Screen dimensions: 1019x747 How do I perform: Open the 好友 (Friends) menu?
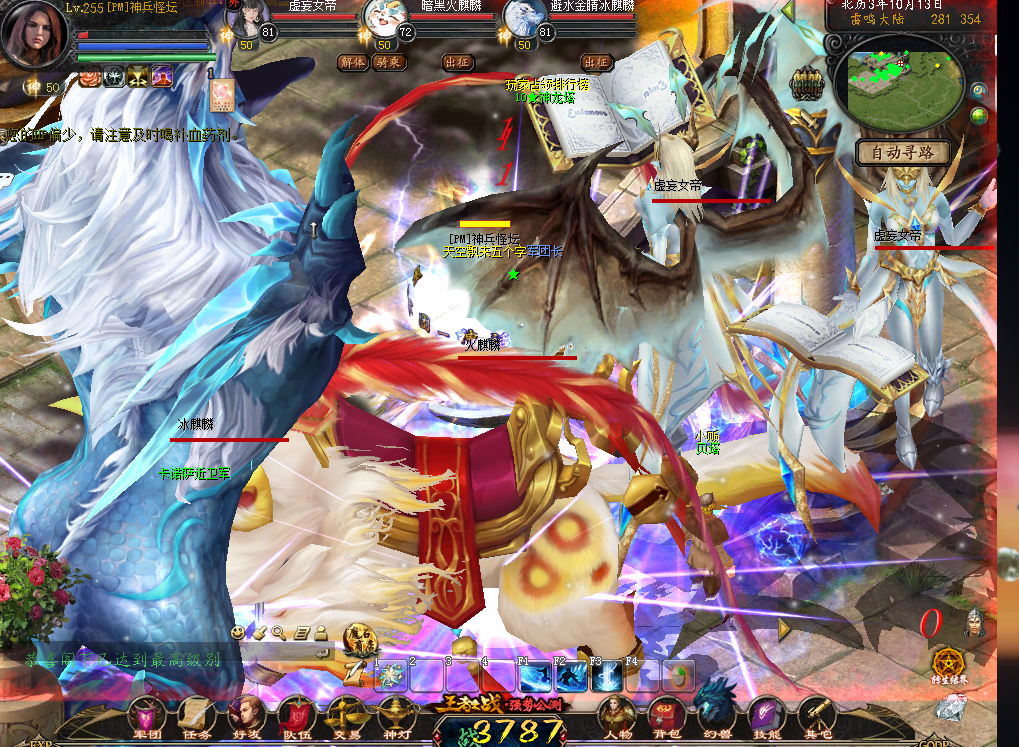coord(246,716)
